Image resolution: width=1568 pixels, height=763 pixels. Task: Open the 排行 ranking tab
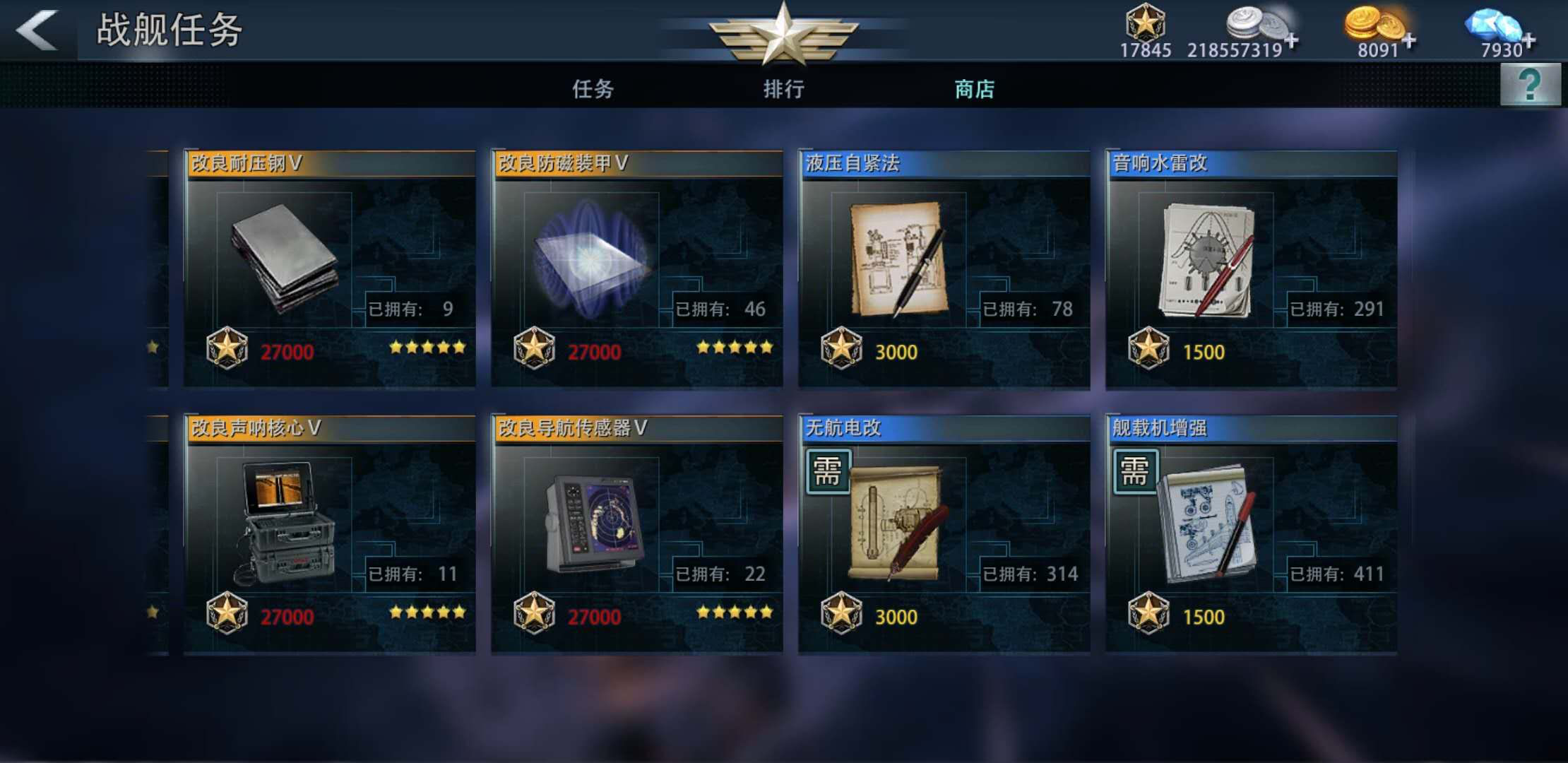click(783, 89)
